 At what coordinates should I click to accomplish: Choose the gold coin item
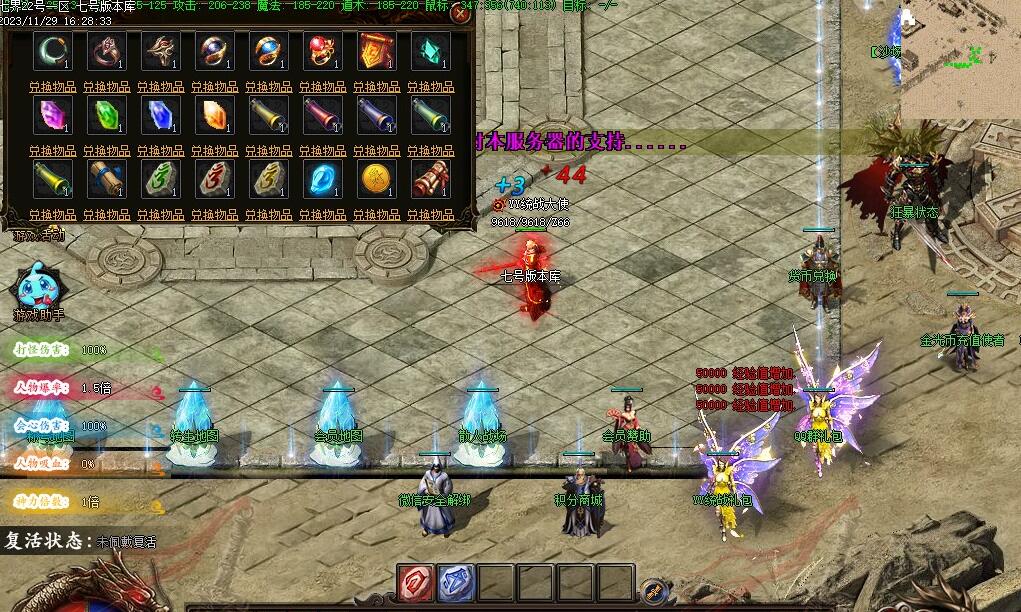coord(376,179)
